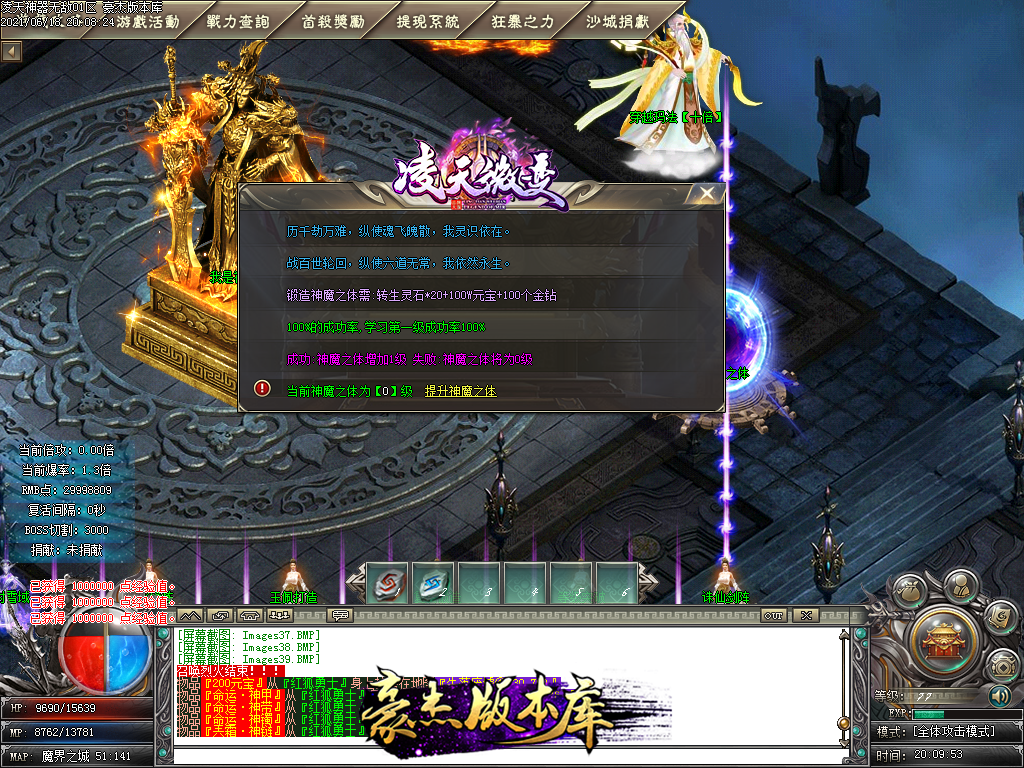Screen dimensions: 1024x768
Task: Open the bag inventory icon
Action: point(911,593)
